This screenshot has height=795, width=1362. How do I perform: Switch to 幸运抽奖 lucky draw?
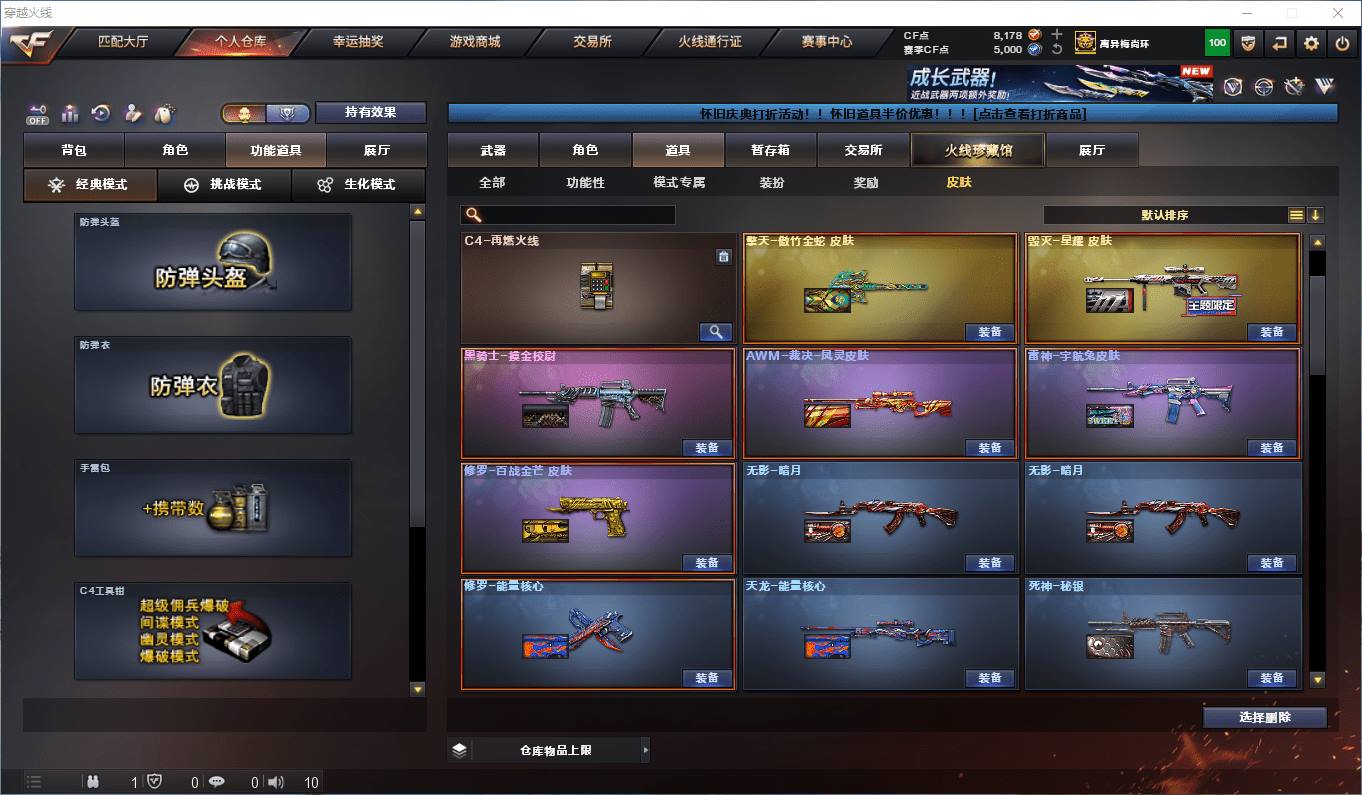tap(357, 42)
